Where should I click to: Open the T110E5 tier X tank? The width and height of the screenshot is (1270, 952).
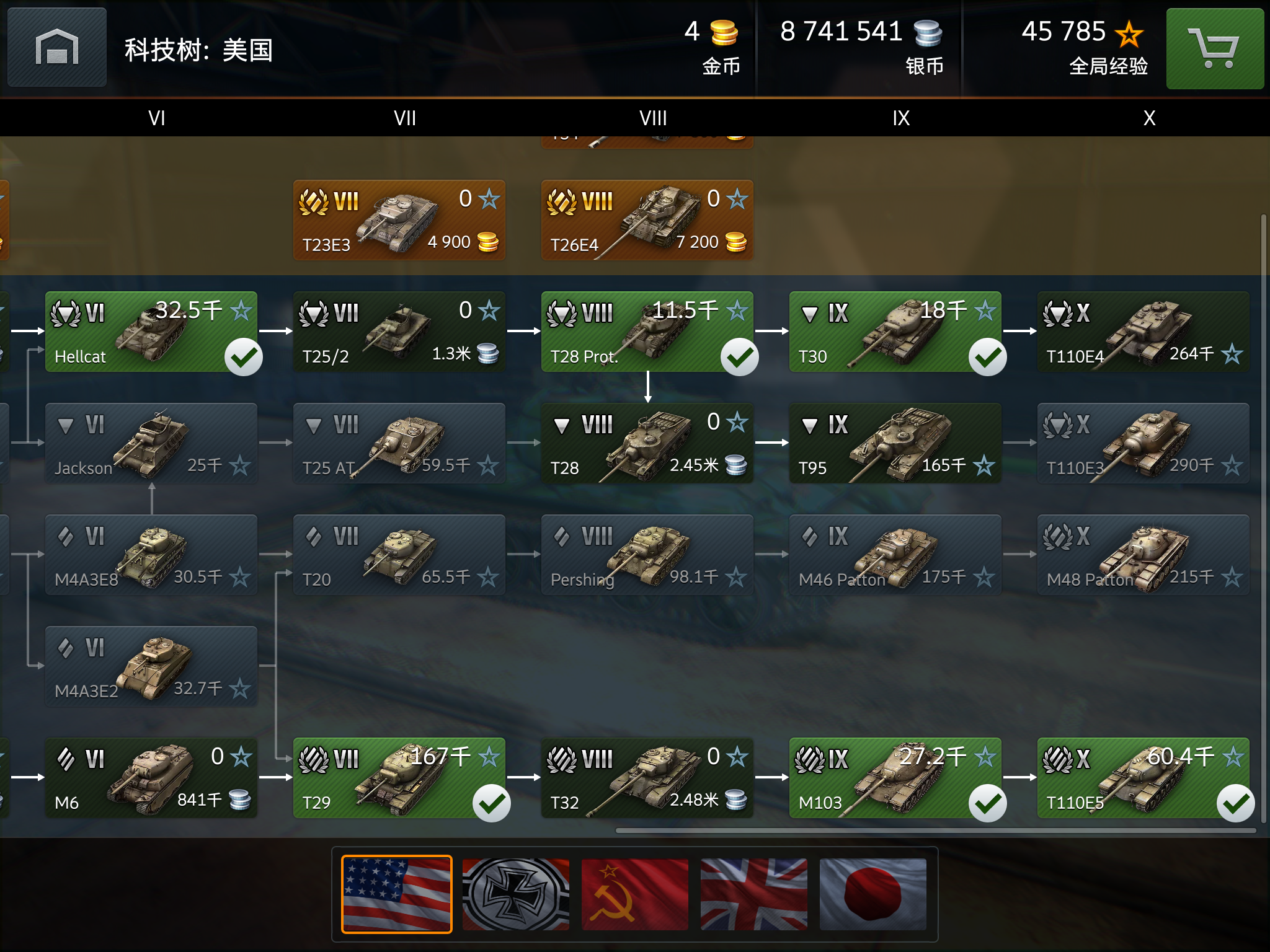point(1143,778)
